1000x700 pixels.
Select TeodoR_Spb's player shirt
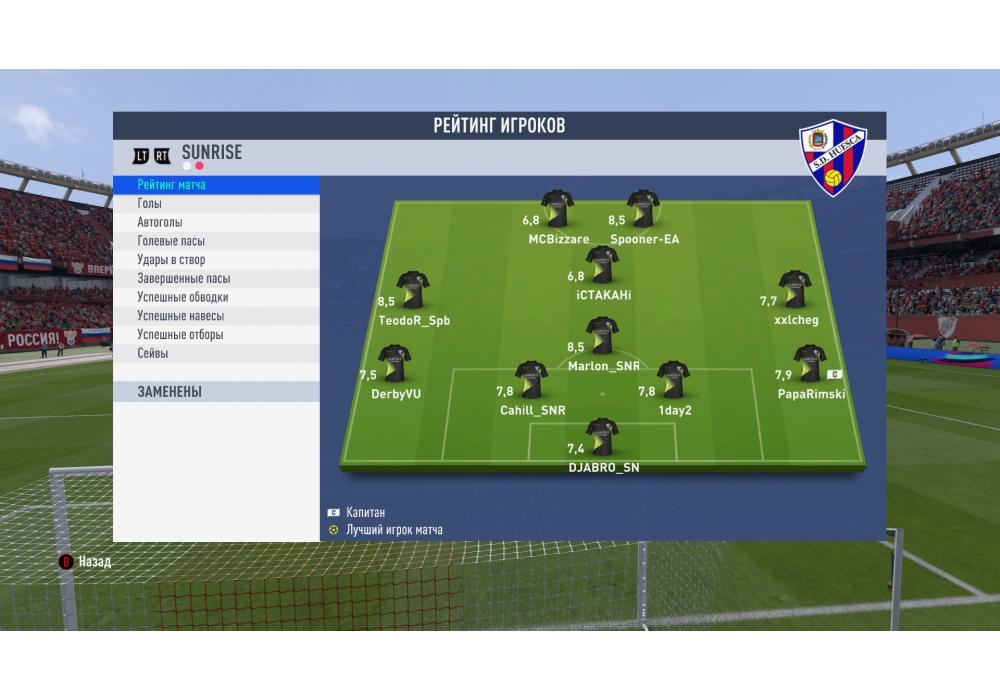click(412, 290)
